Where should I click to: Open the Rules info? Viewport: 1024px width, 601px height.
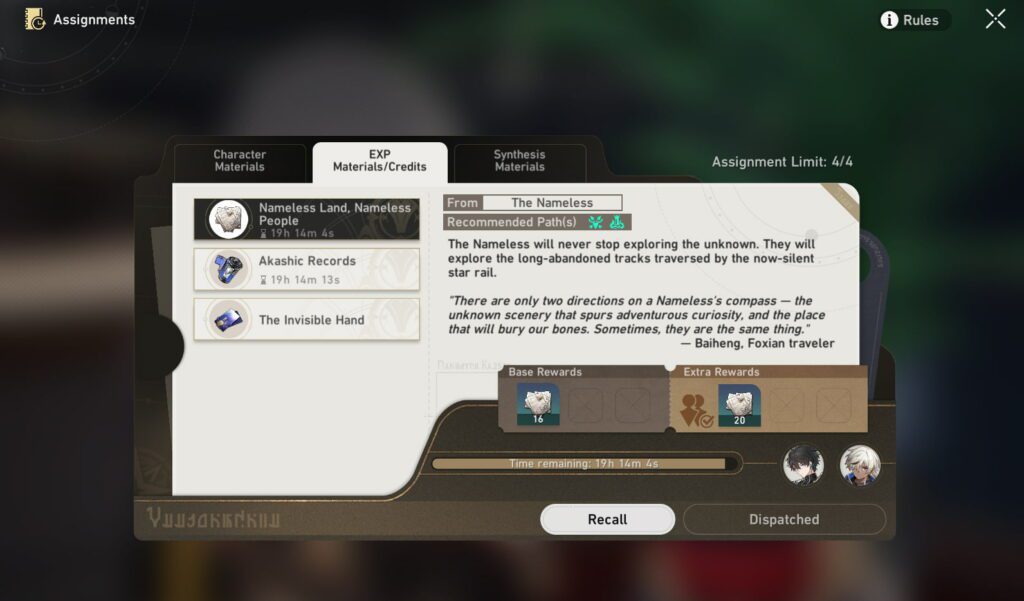click(x=910, y=20)
